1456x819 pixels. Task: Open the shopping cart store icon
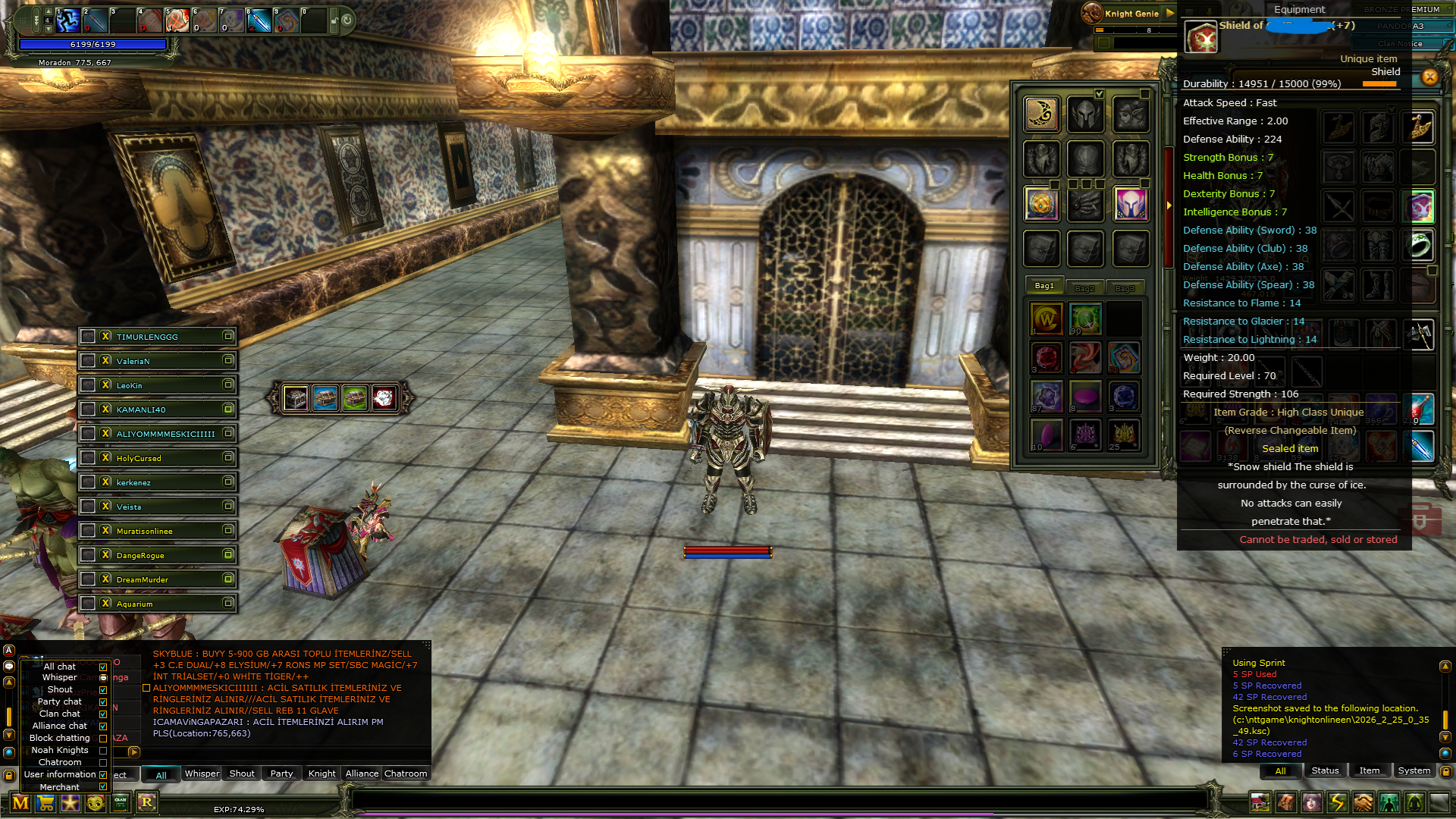pos(45,803)
